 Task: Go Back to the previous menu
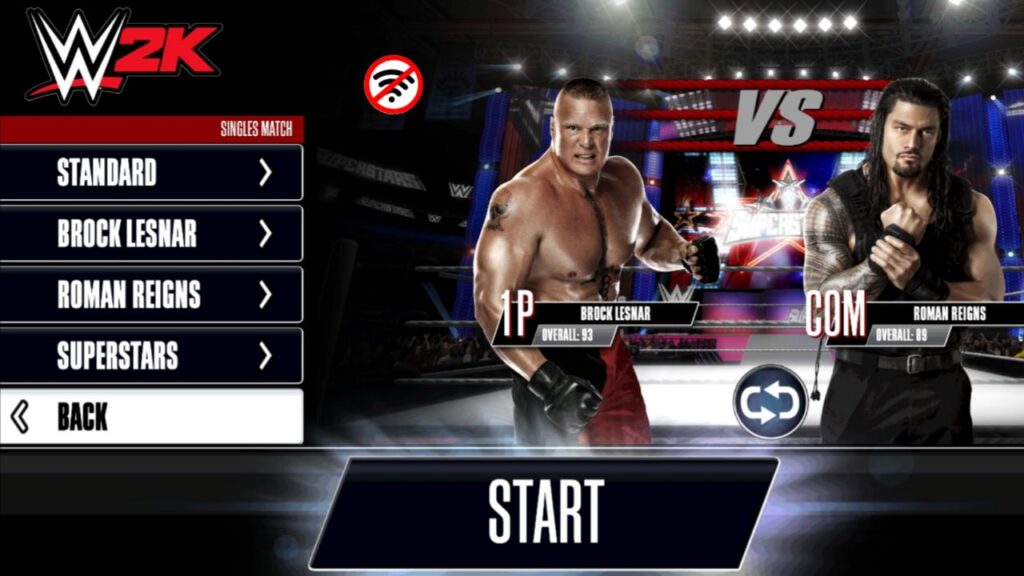click(152, 416)
